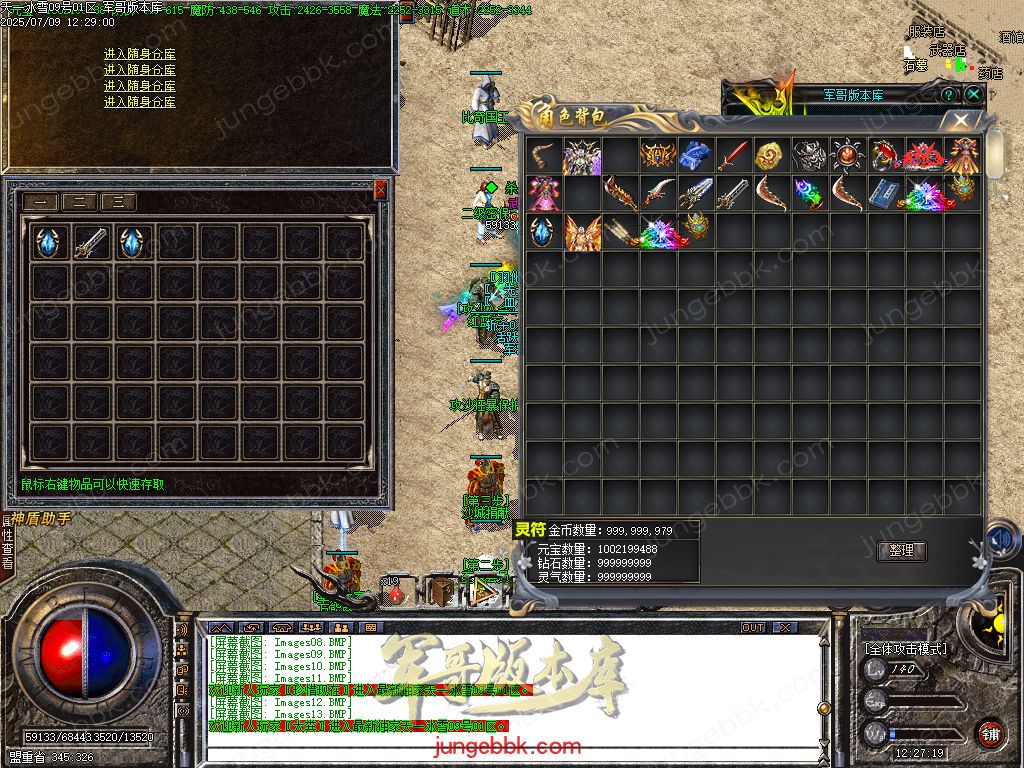
Task: Click the OUT button above the chat
Action: [752, 628]
